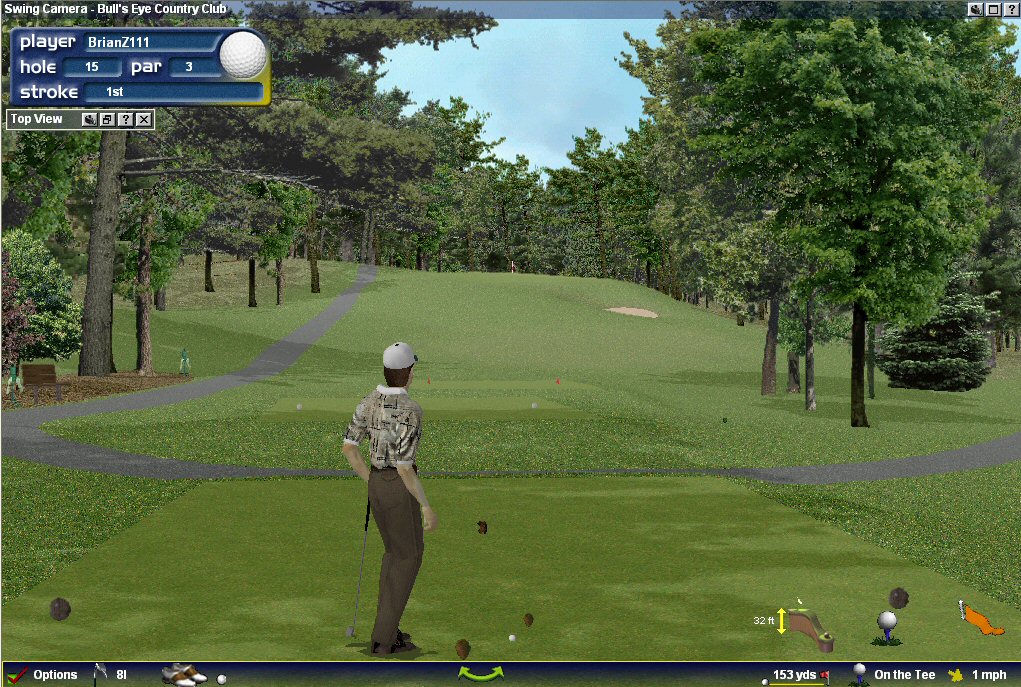Open help for the Top View panel
The width and height of the screenshot is (1021, 687).
point(126,120)
